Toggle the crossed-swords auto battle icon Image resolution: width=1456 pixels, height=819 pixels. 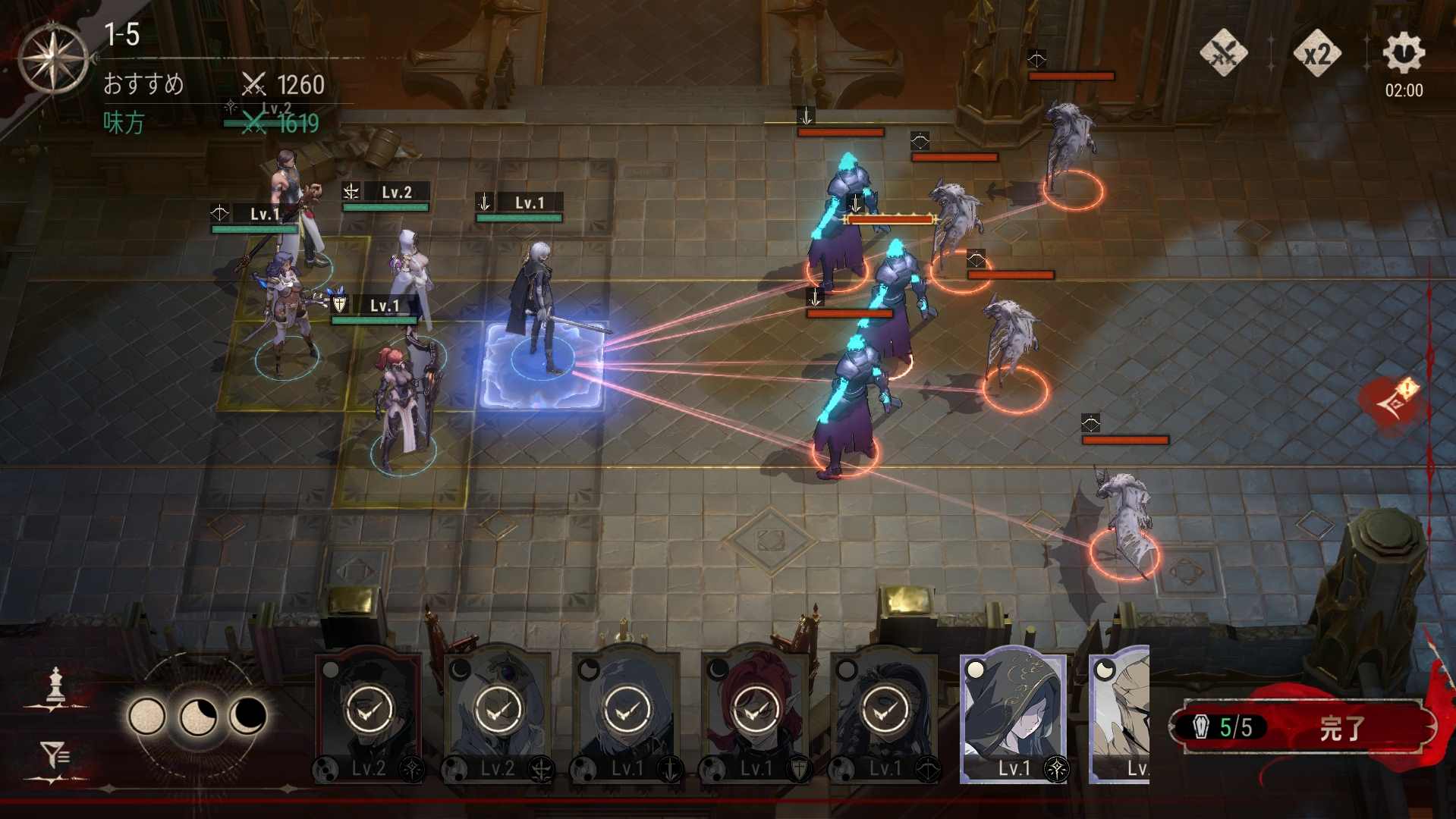pyautogui.click(x=1223, y=53)
